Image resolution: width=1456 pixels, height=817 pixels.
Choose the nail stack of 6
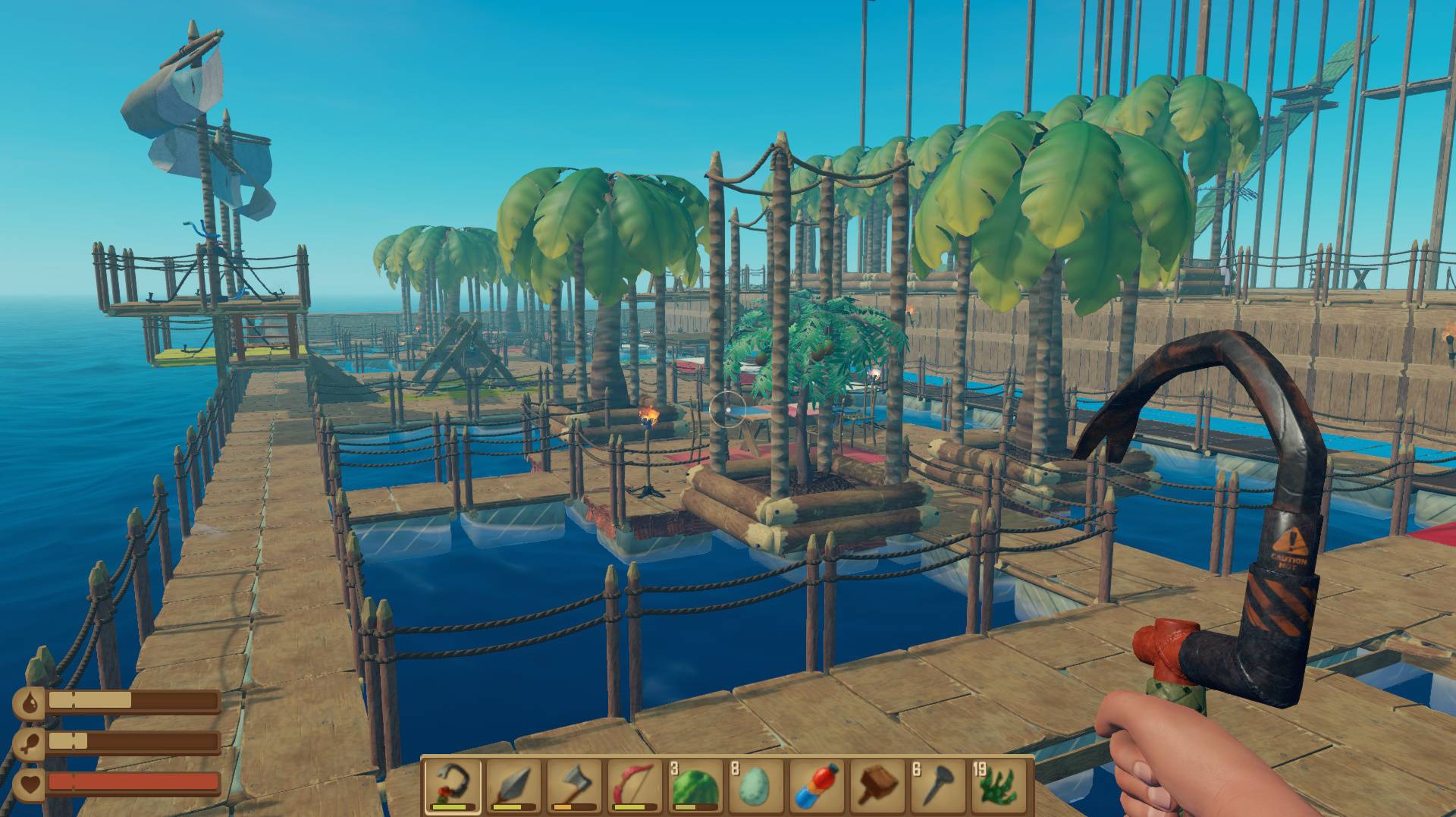click(938, 786)
